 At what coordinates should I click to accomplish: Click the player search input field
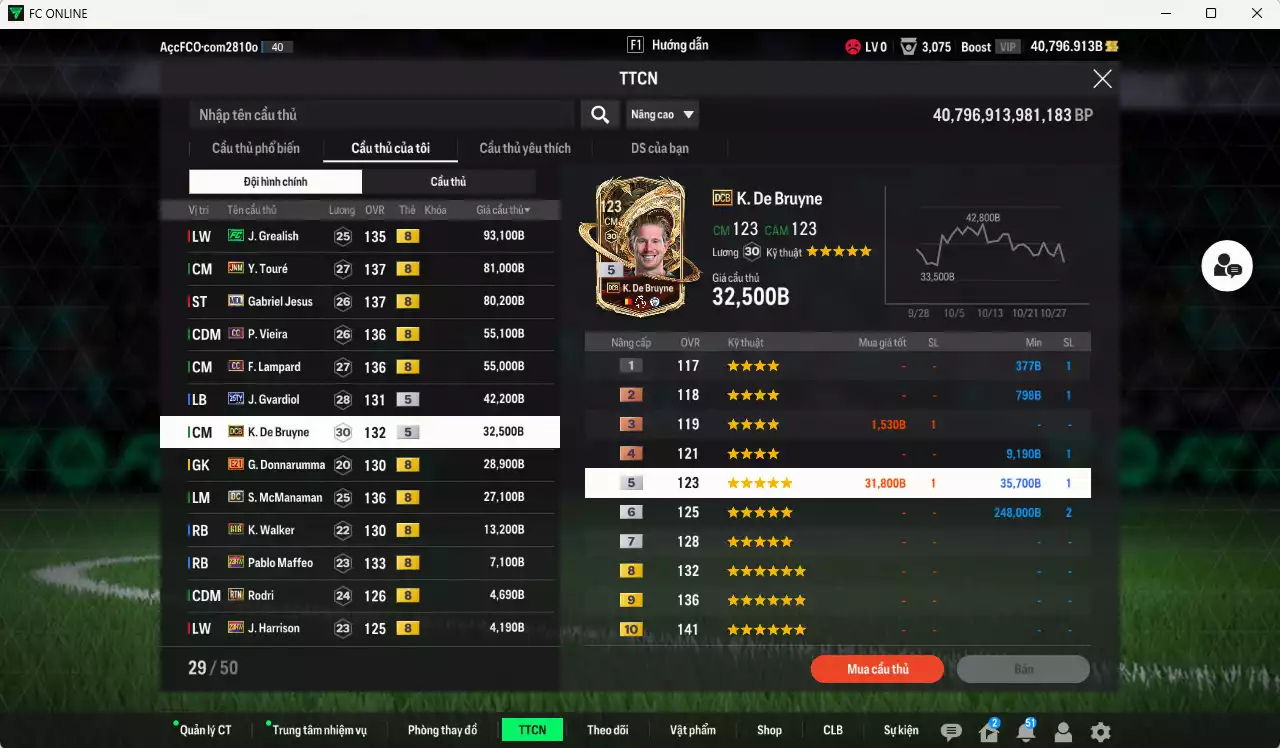[x=380, y=114]
